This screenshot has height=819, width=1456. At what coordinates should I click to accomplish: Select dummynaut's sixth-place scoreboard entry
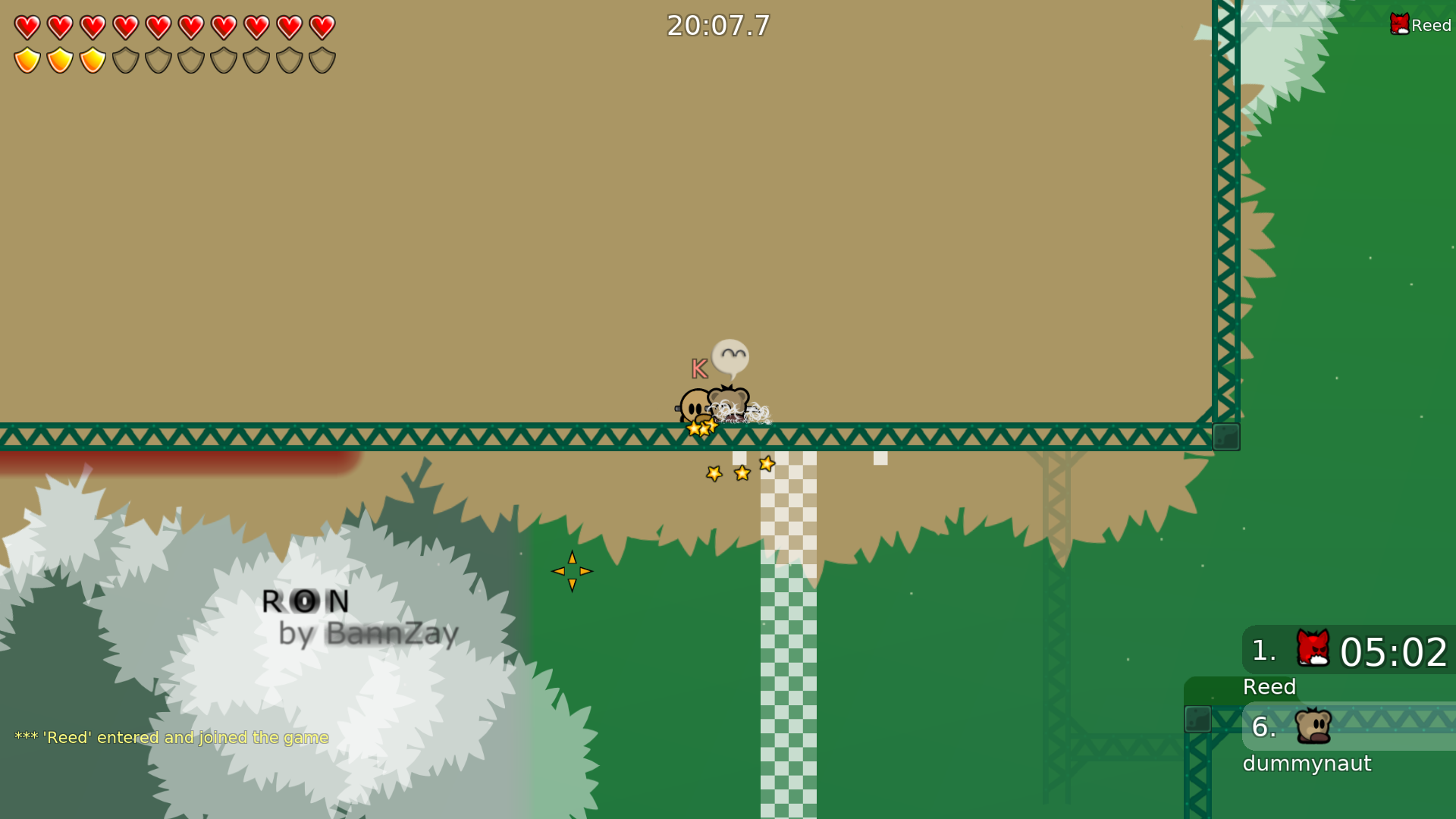click(x=1348, y=726)
